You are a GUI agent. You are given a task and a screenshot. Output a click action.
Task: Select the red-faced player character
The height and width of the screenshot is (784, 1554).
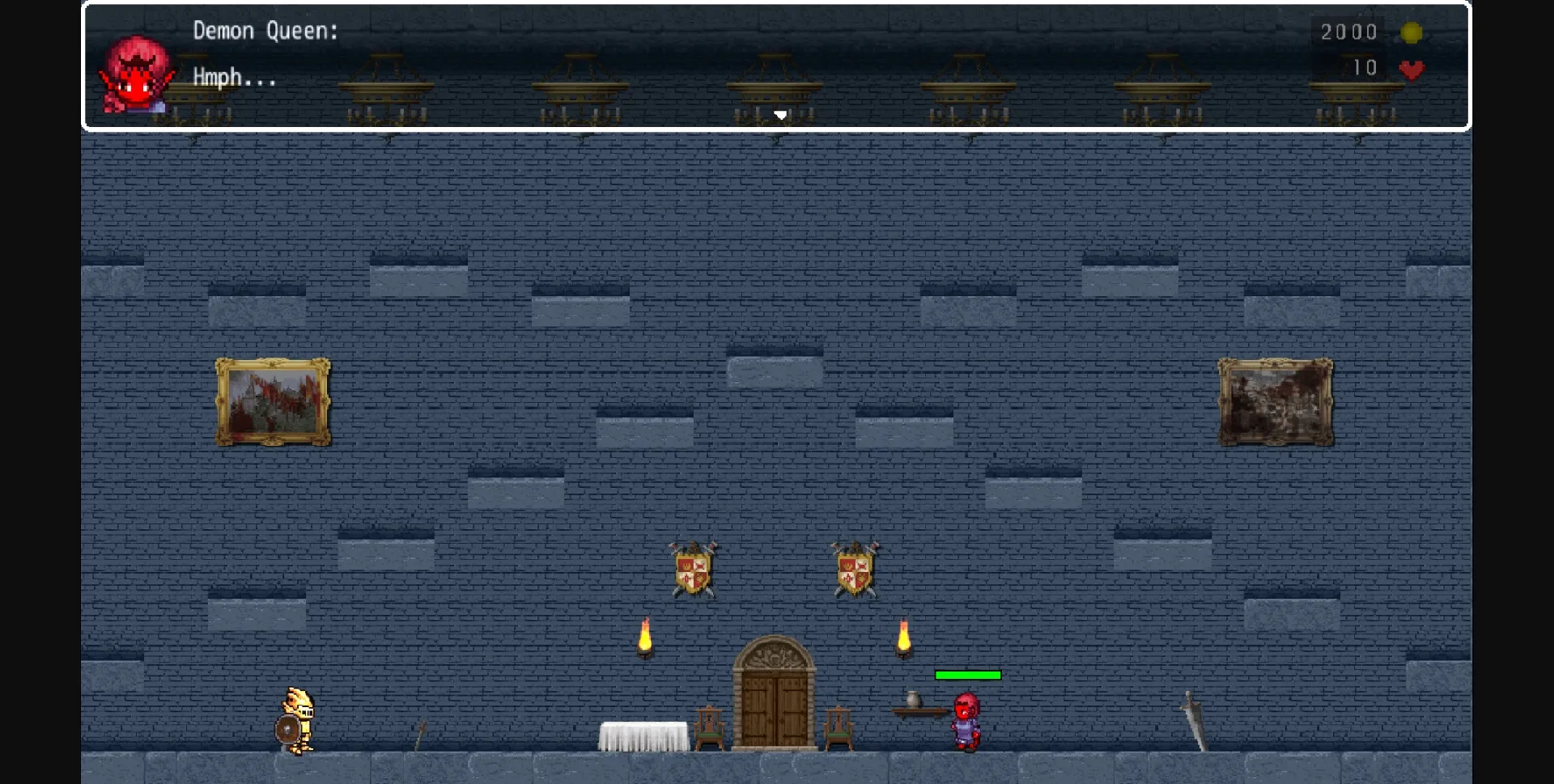point(968,720)
